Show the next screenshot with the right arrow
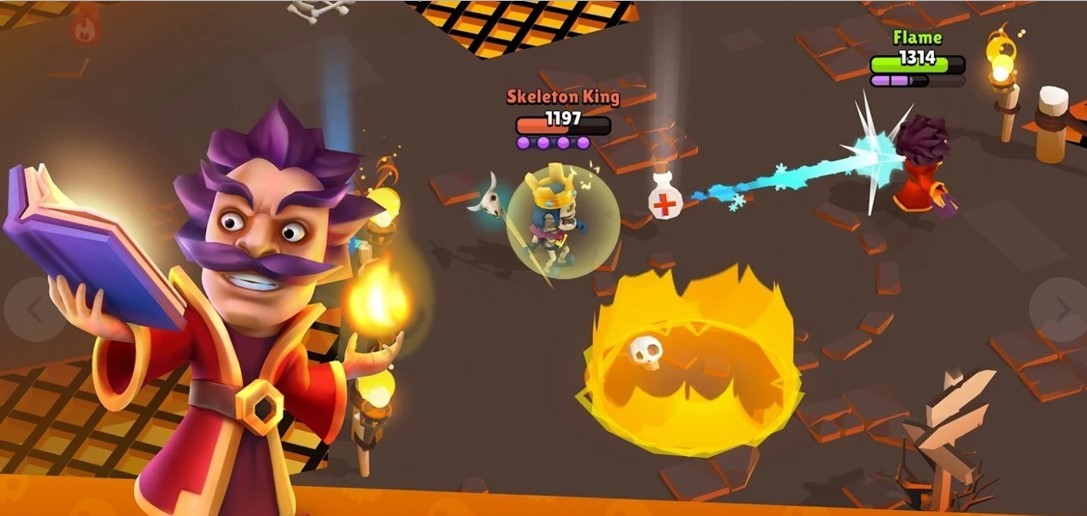Image resolution: width=1087 pixels, height=516 pixels. (1059, 309)
